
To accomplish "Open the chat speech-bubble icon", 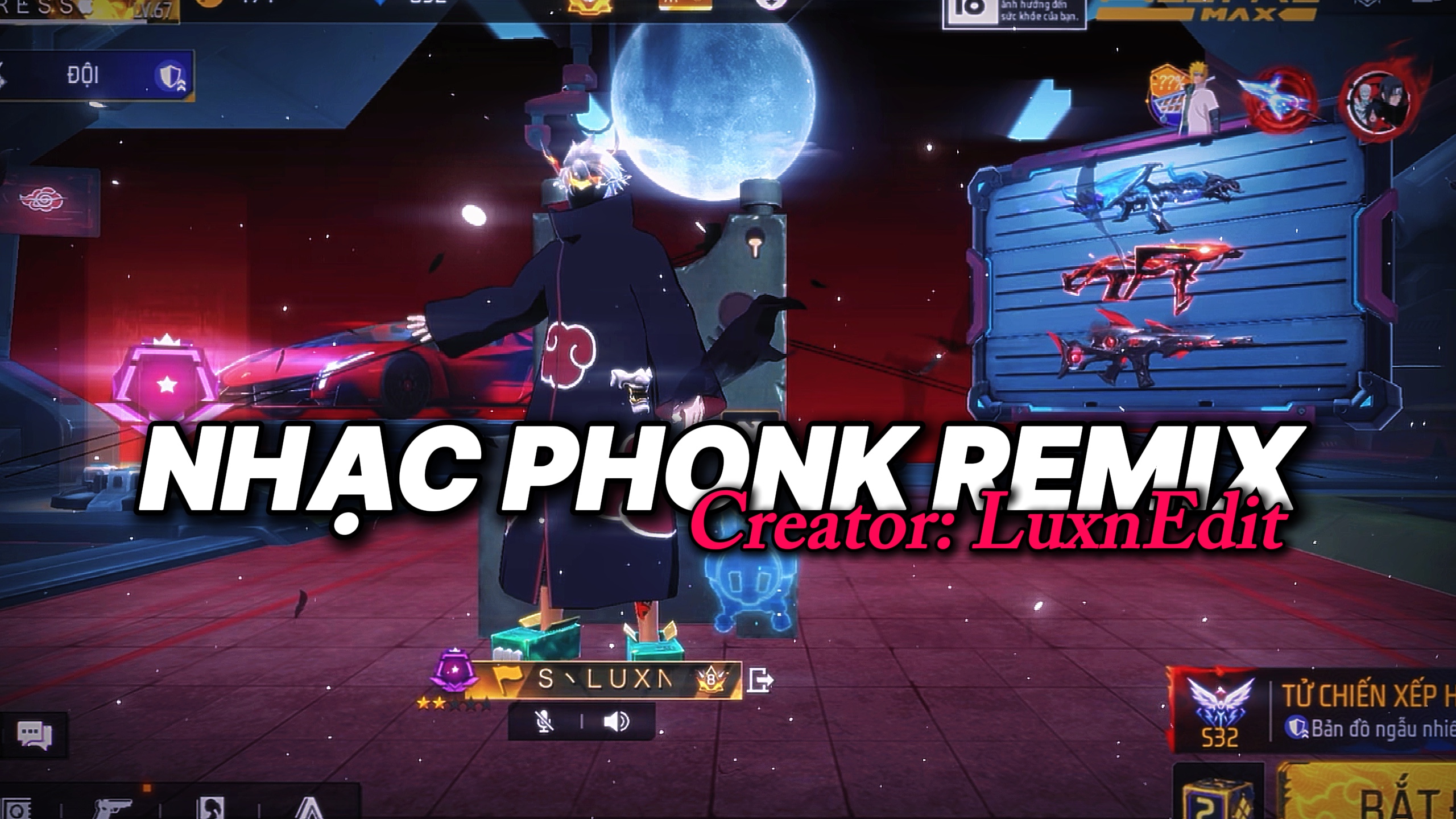I will coord(34,735).
